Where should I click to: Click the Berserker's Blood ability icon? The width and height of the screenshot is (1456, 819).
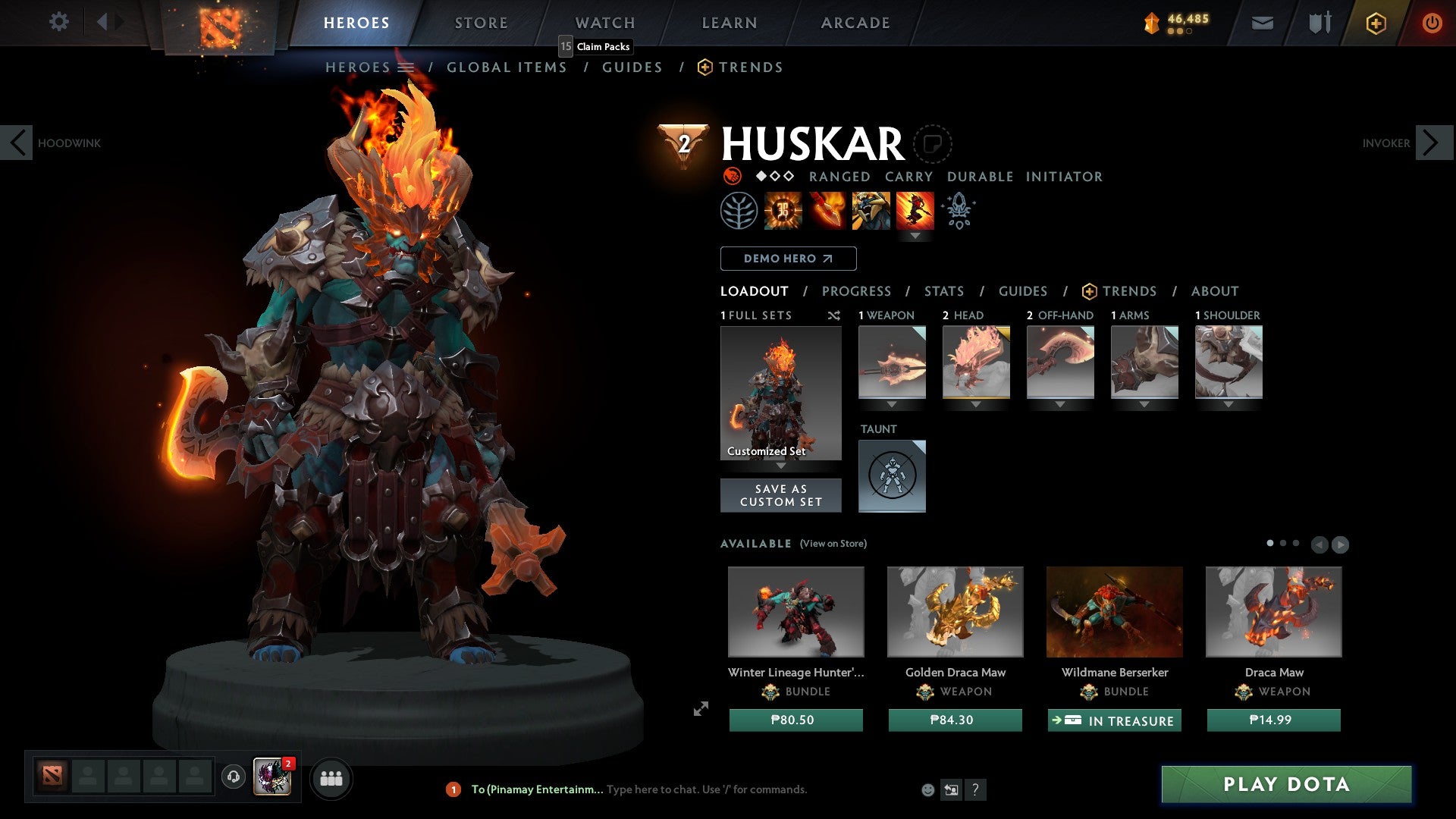coord(871,211)
